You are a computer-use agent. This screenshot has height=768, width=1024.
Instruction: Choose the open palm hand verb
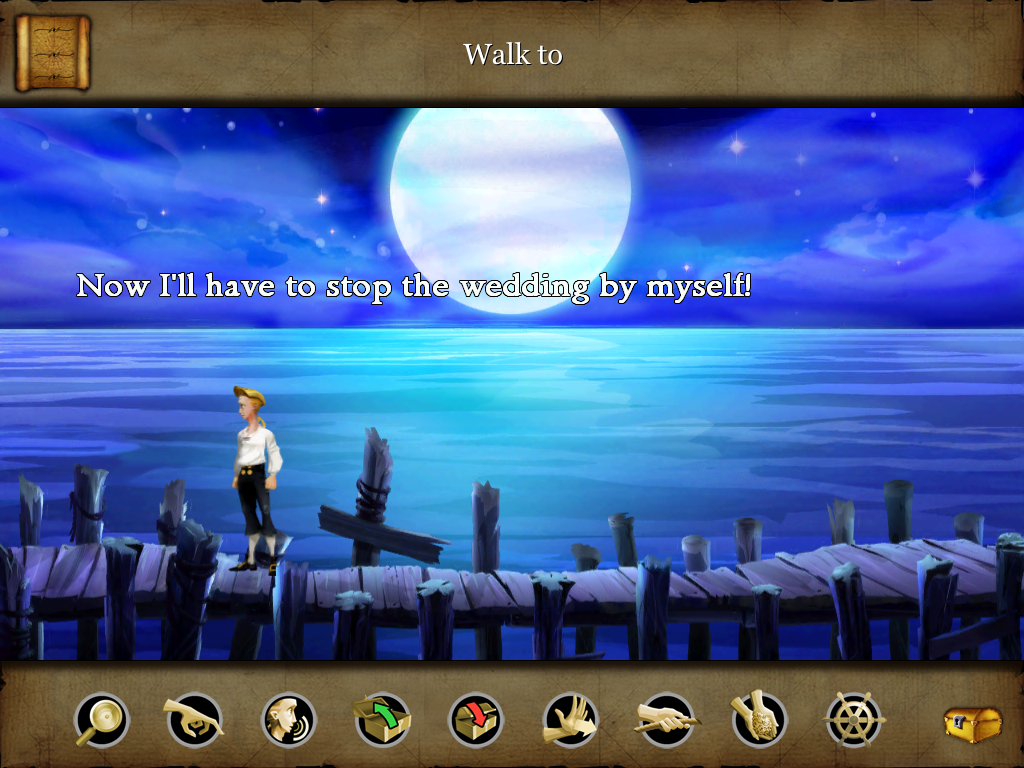[570, 719]
